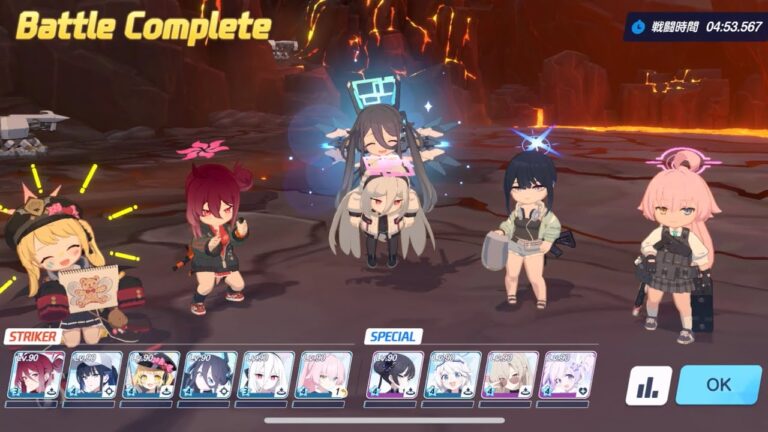Select the black-haired special student portrait
This screenshot has width=768, height=432.
(397, 376)
